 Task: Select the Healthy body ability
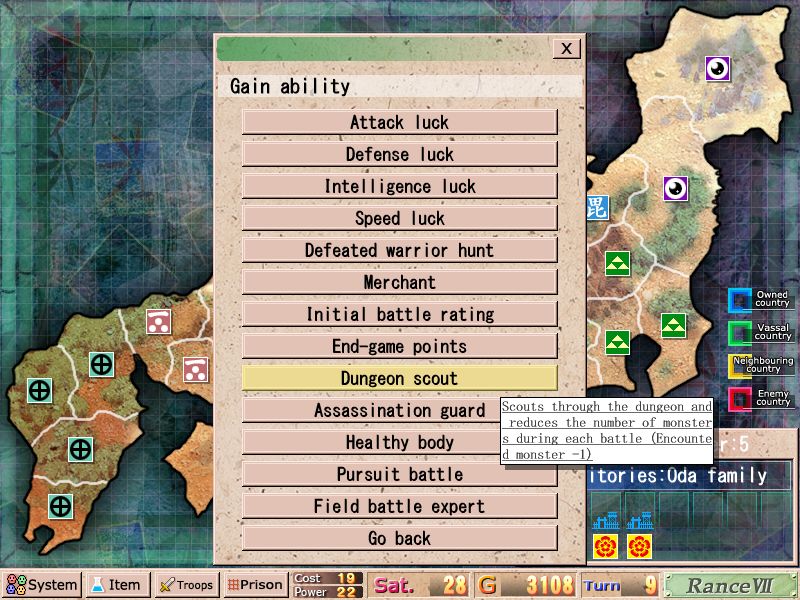pos(399,442)
